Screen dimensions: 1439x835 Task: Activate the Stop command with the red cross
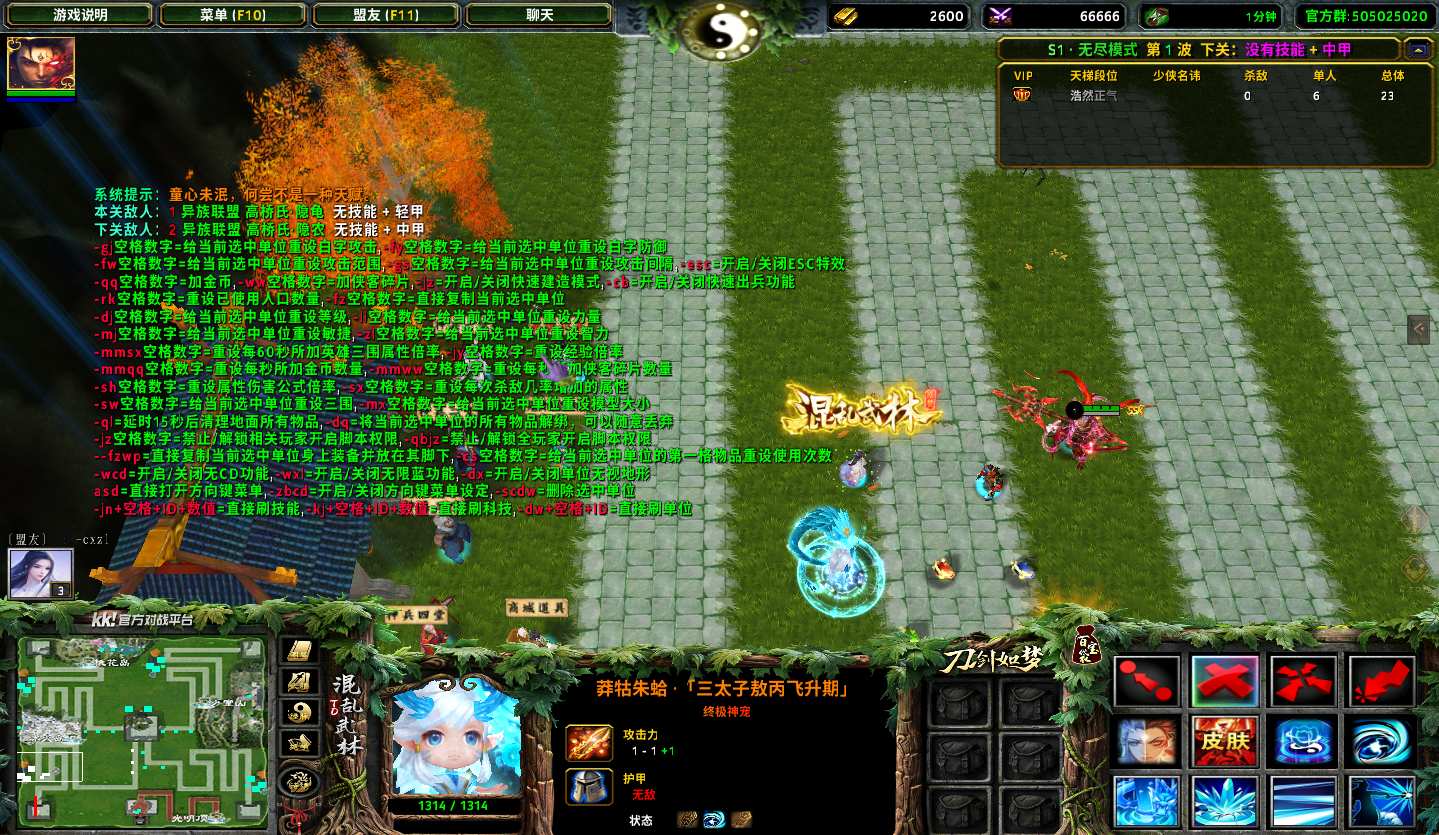(1225, 681)
